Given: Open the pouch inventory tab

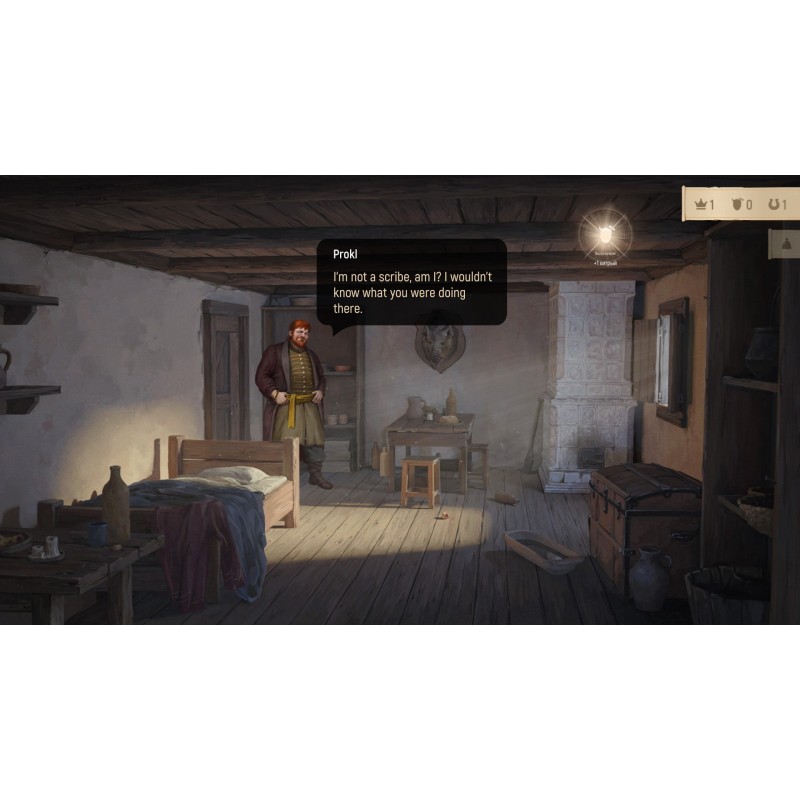Looking at the screenshot, I should pos(786,244).
